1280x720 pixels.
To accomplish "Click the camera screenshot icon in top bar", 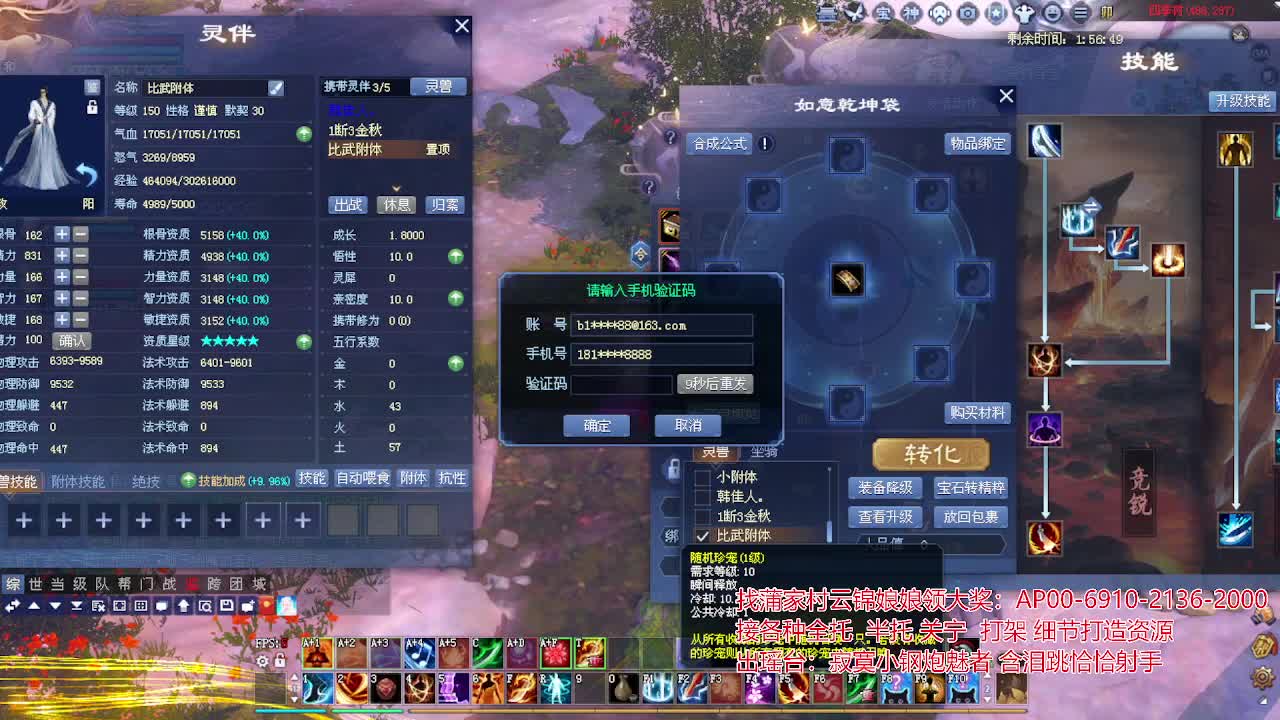I will 967,14.
